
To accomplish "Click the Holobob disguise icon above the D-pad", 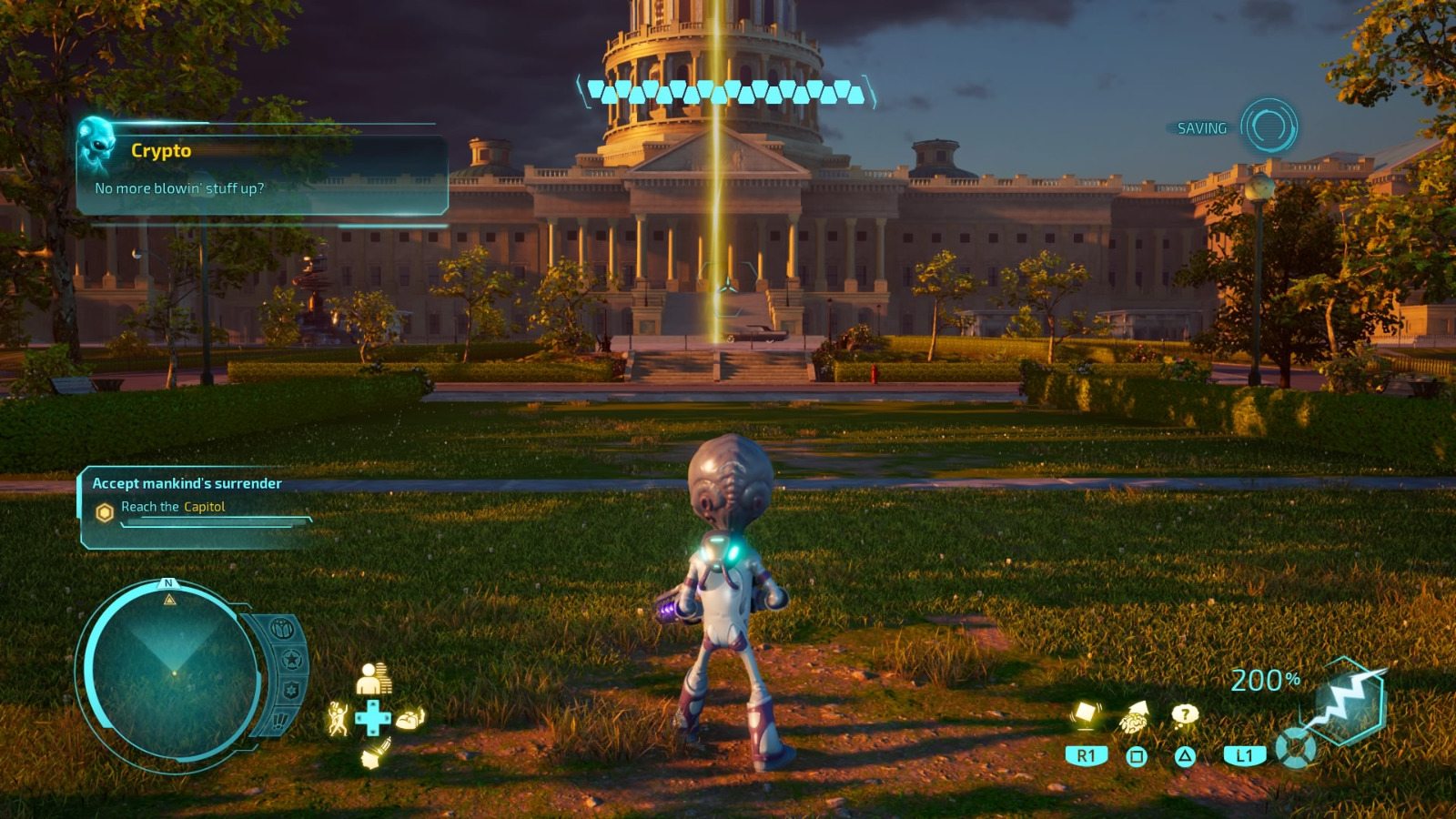I will click(372, 678).
